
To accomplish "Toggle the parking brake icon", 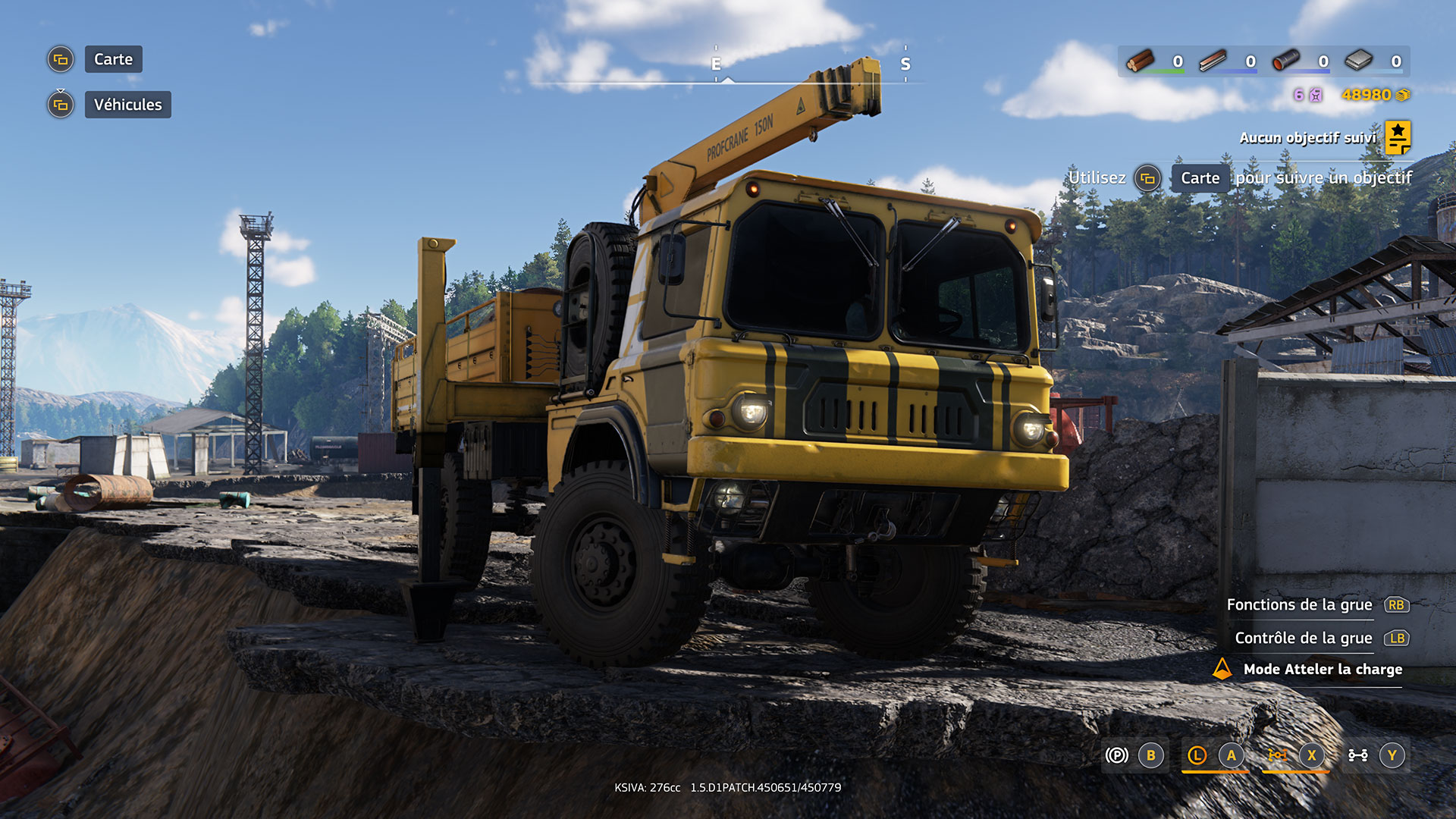I will pyautogui.click(x=1117, y=755).
